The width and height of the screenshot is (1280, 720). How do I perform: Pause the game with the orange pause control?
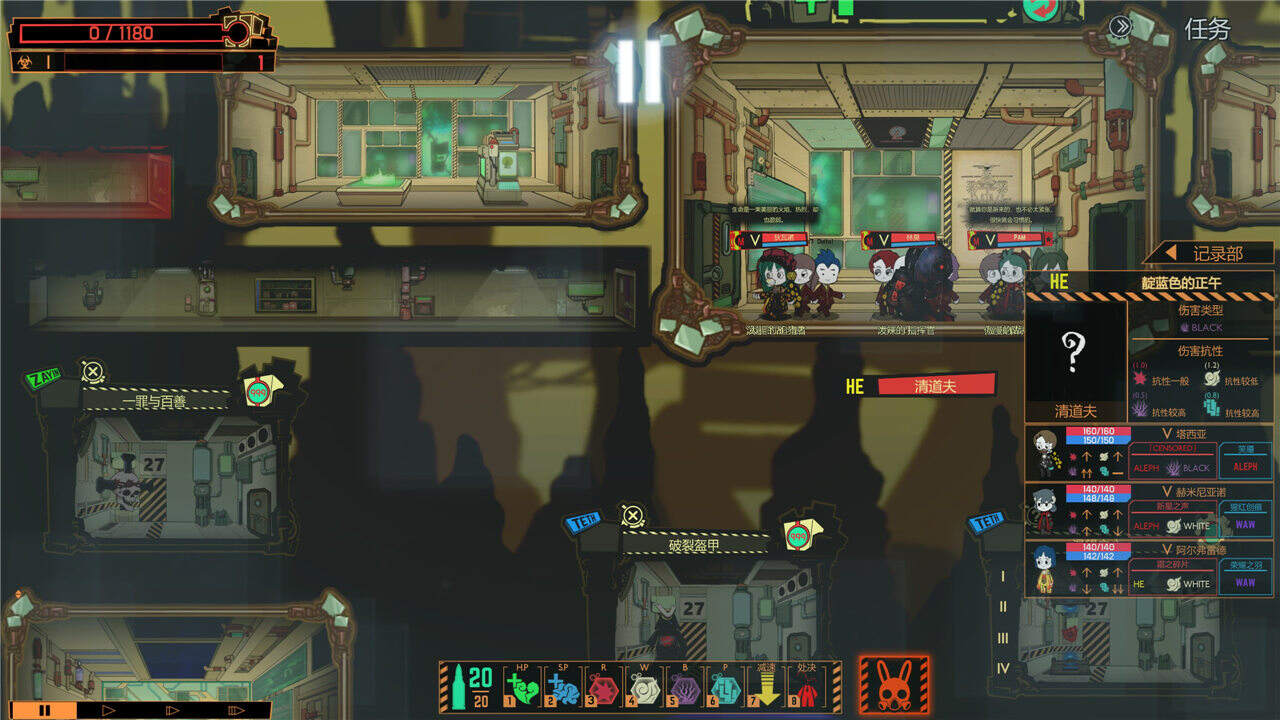(x=44, y=710)
